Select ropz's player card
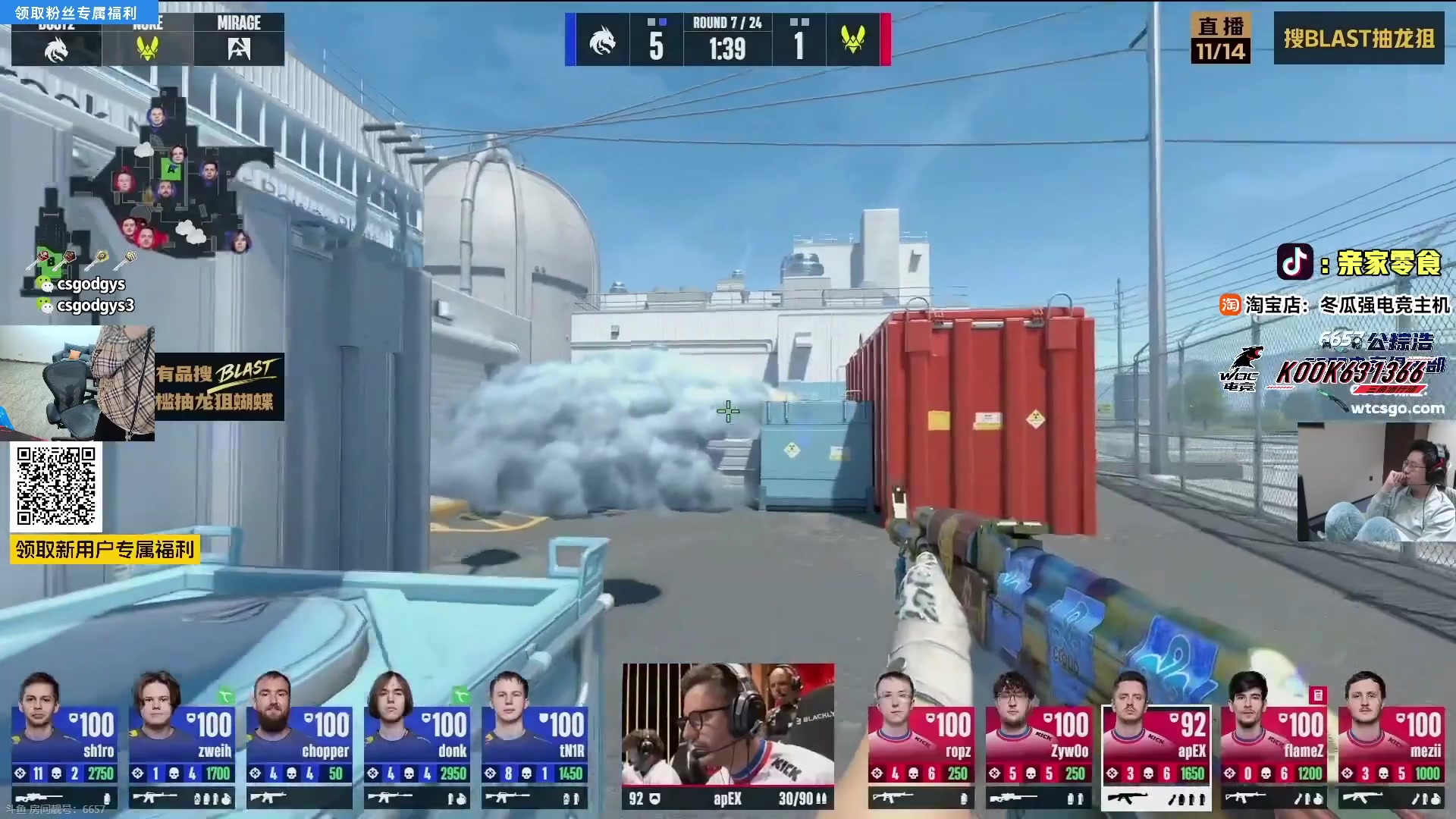Image resolution: width=1456 pixels, height=819 pixels. click(x=921, y=739)
